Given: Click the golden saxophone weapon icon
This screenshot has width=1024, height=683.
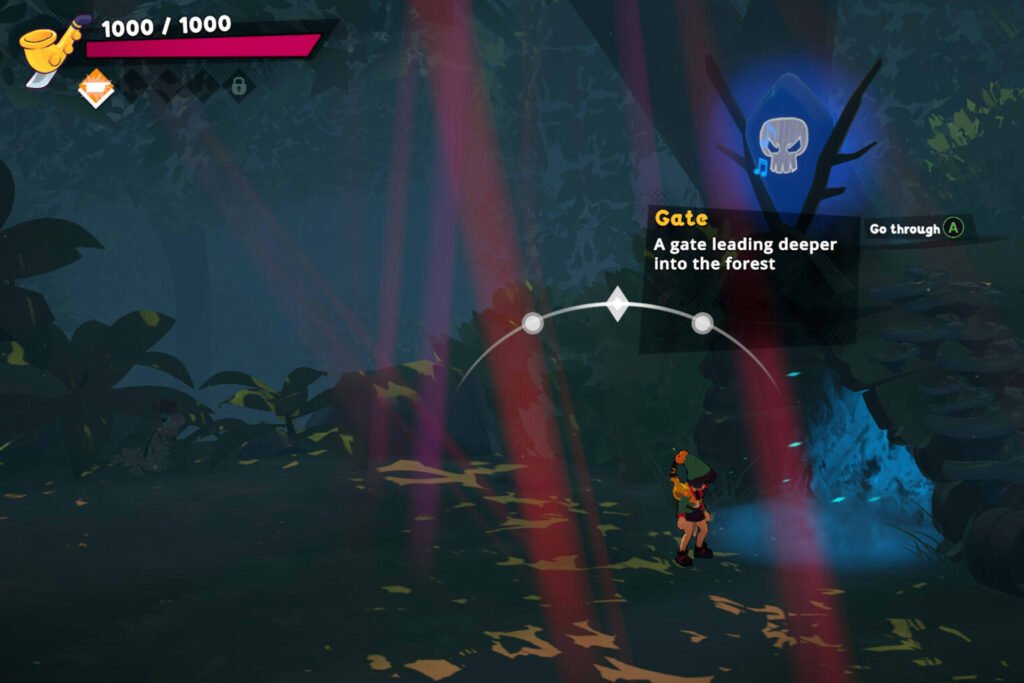Looking at the screenshot, I should pyautogui.click(x=50, y=52).
